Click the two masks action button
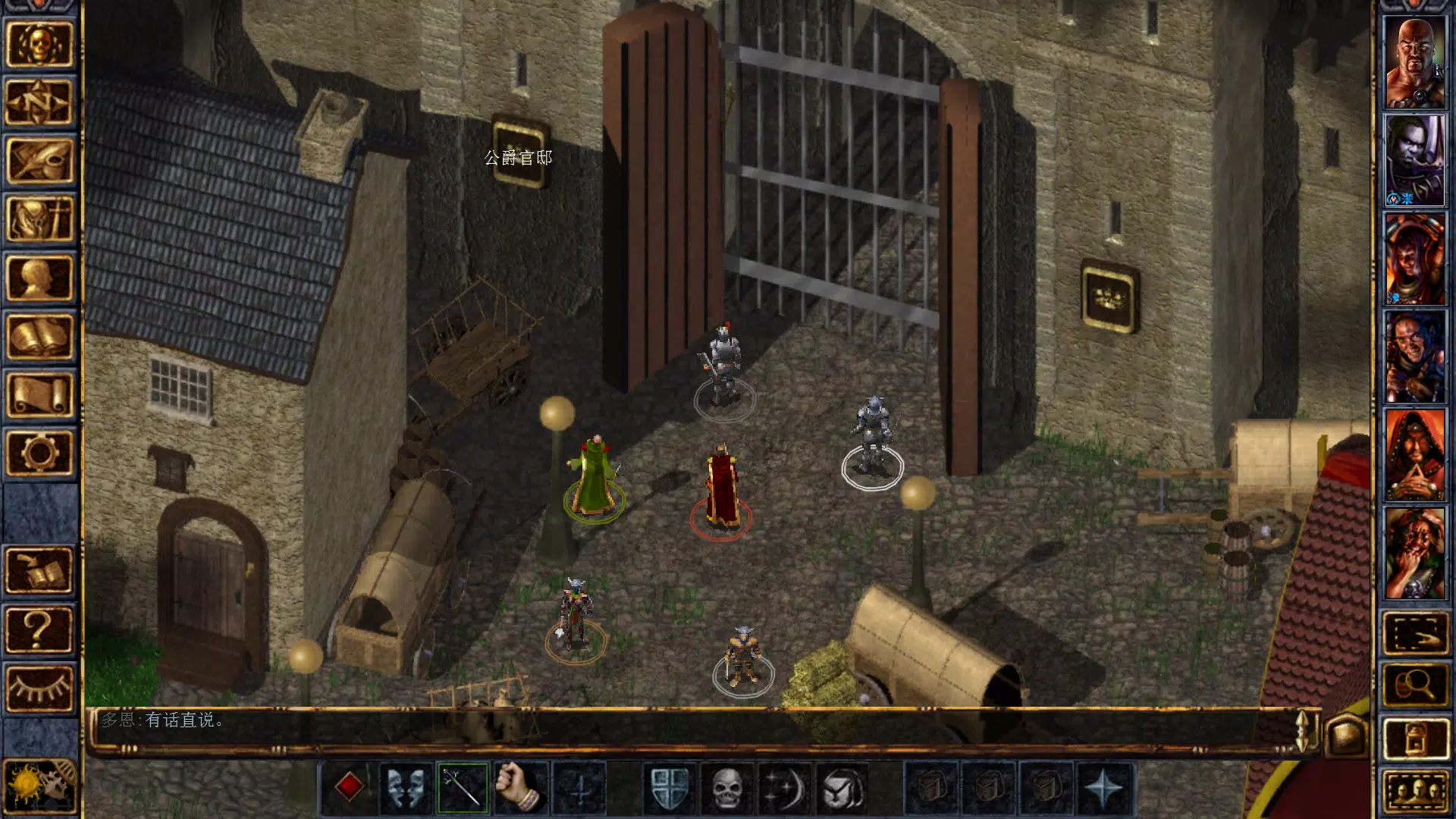 pyautogui.click(x=406, y=788)
